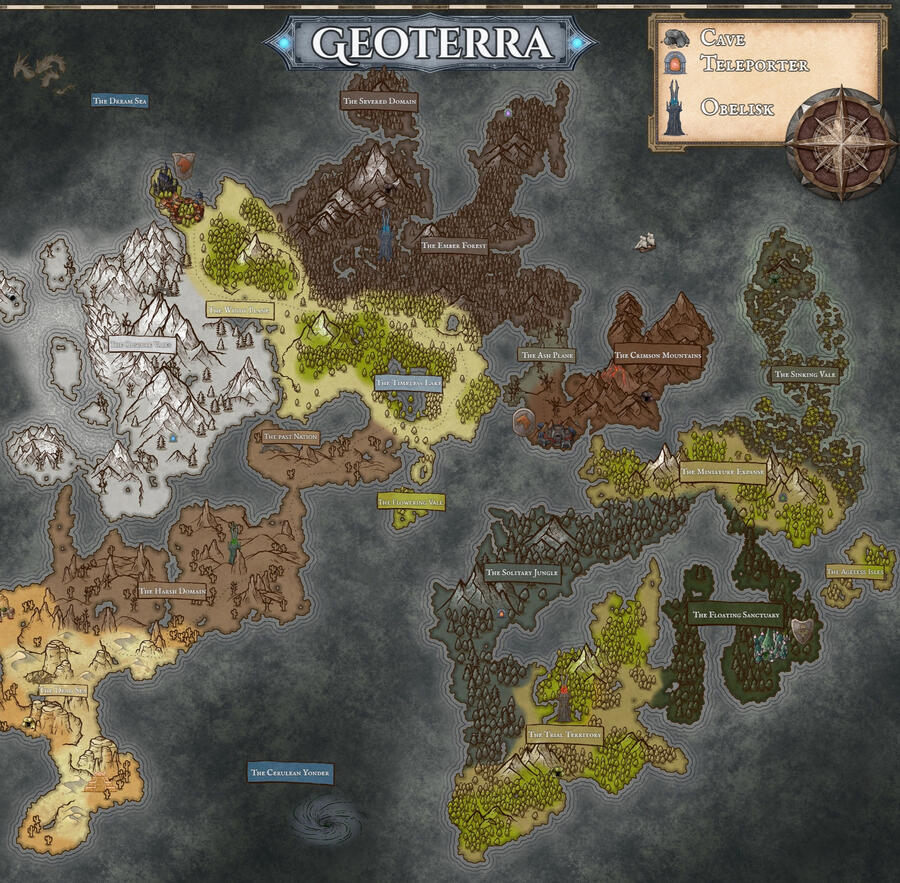Screen dimensions: 900x883
Task: Select The Sinking Vale label
Action: (x=804, y=375)
